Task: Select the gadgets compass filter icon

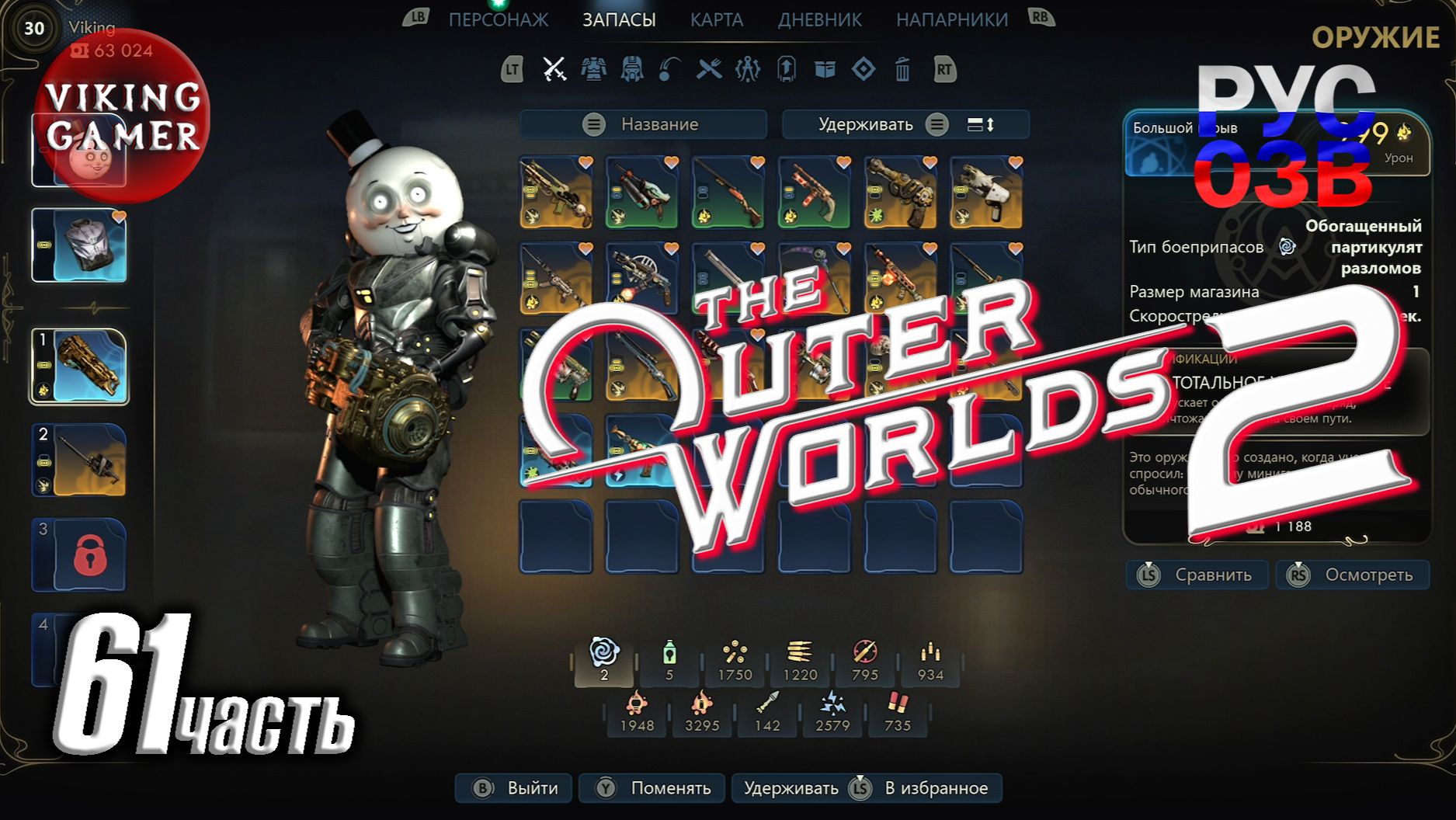Action: click(747, 70)
